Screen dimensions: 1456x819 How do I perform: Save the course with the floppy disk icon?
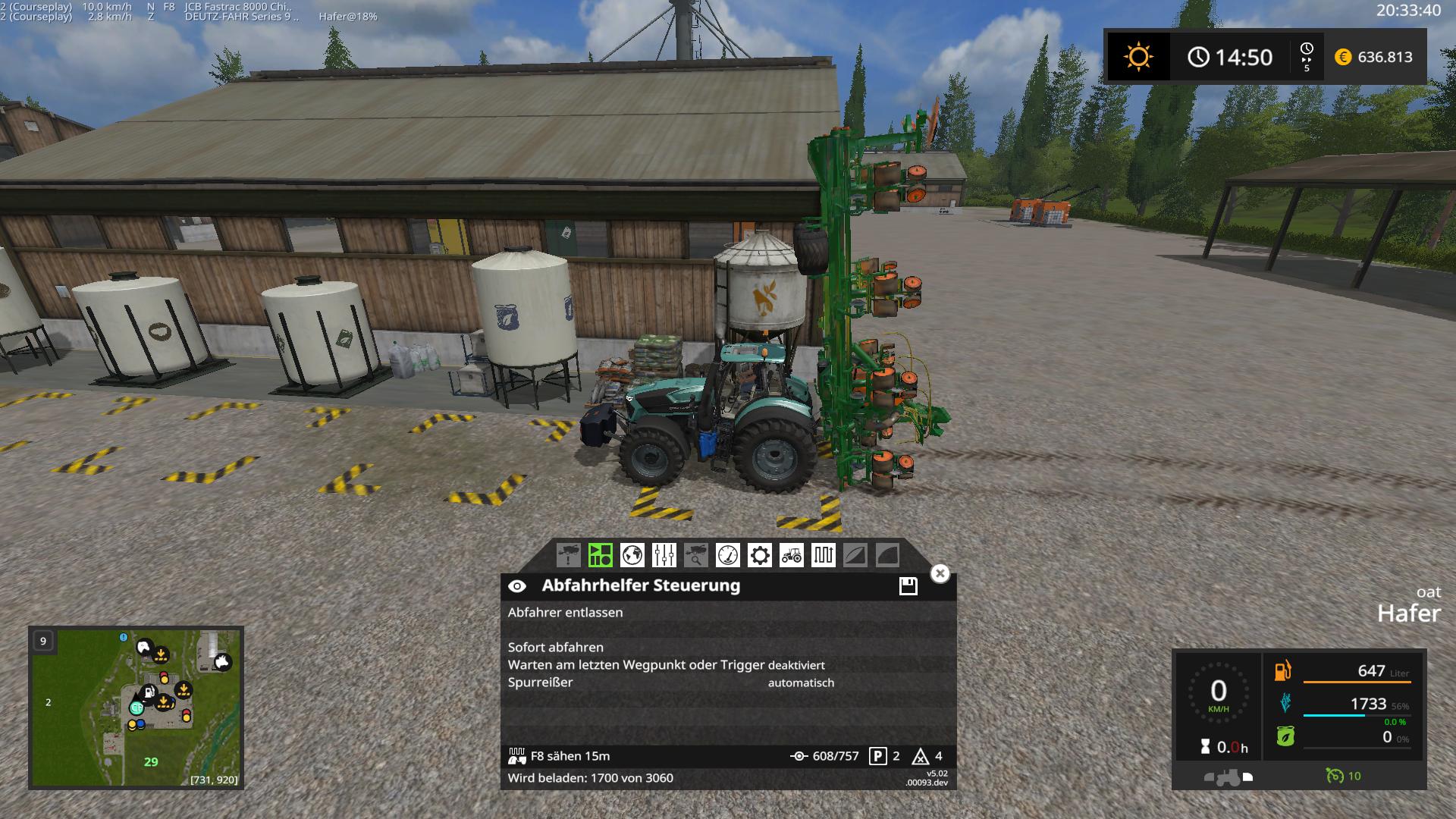pos(908,585)
